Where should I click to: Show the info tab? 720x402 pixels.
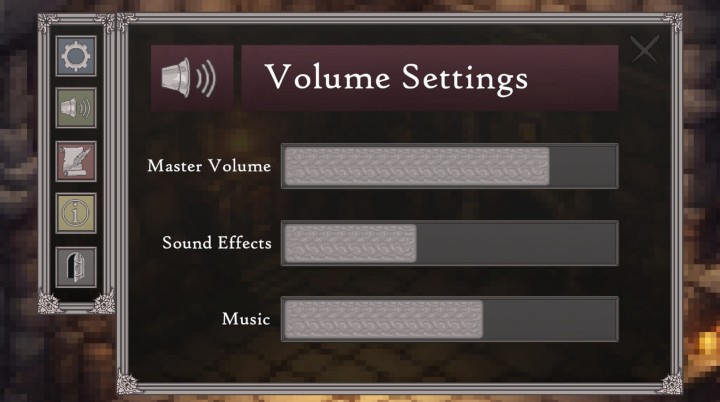(x=76, y=214)
